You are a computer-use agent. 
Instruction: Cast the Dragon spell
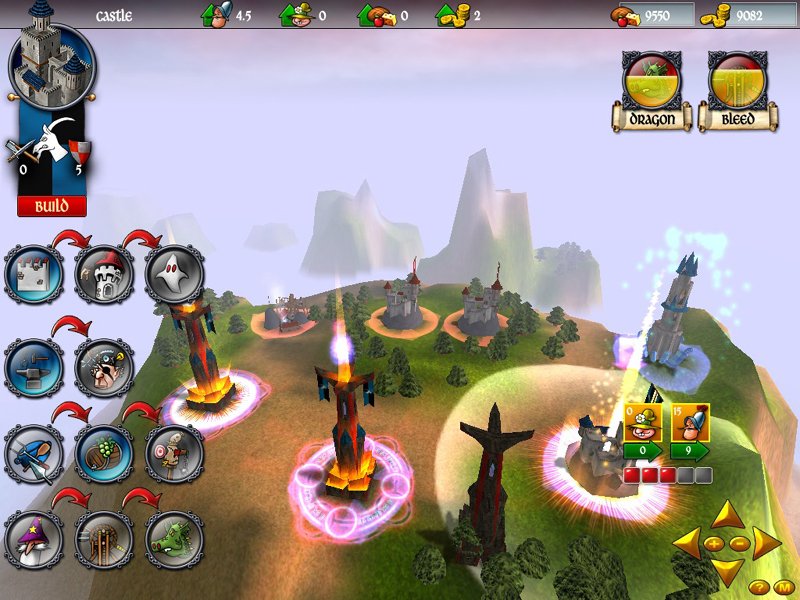(x=652, y=90)
